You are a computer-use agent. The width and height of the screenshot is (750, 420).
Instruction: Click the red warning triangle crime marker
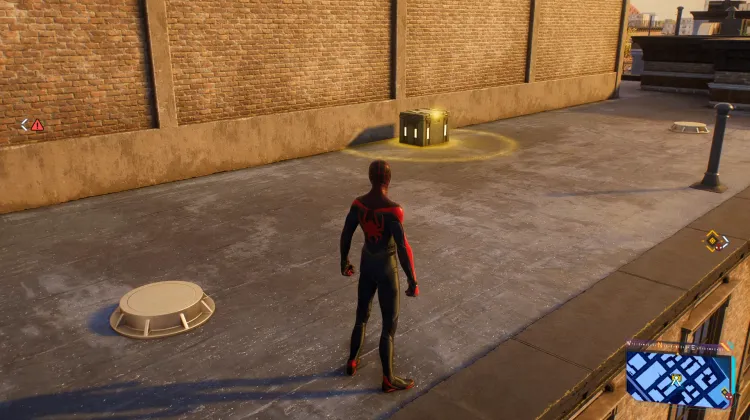pos(38,125)
